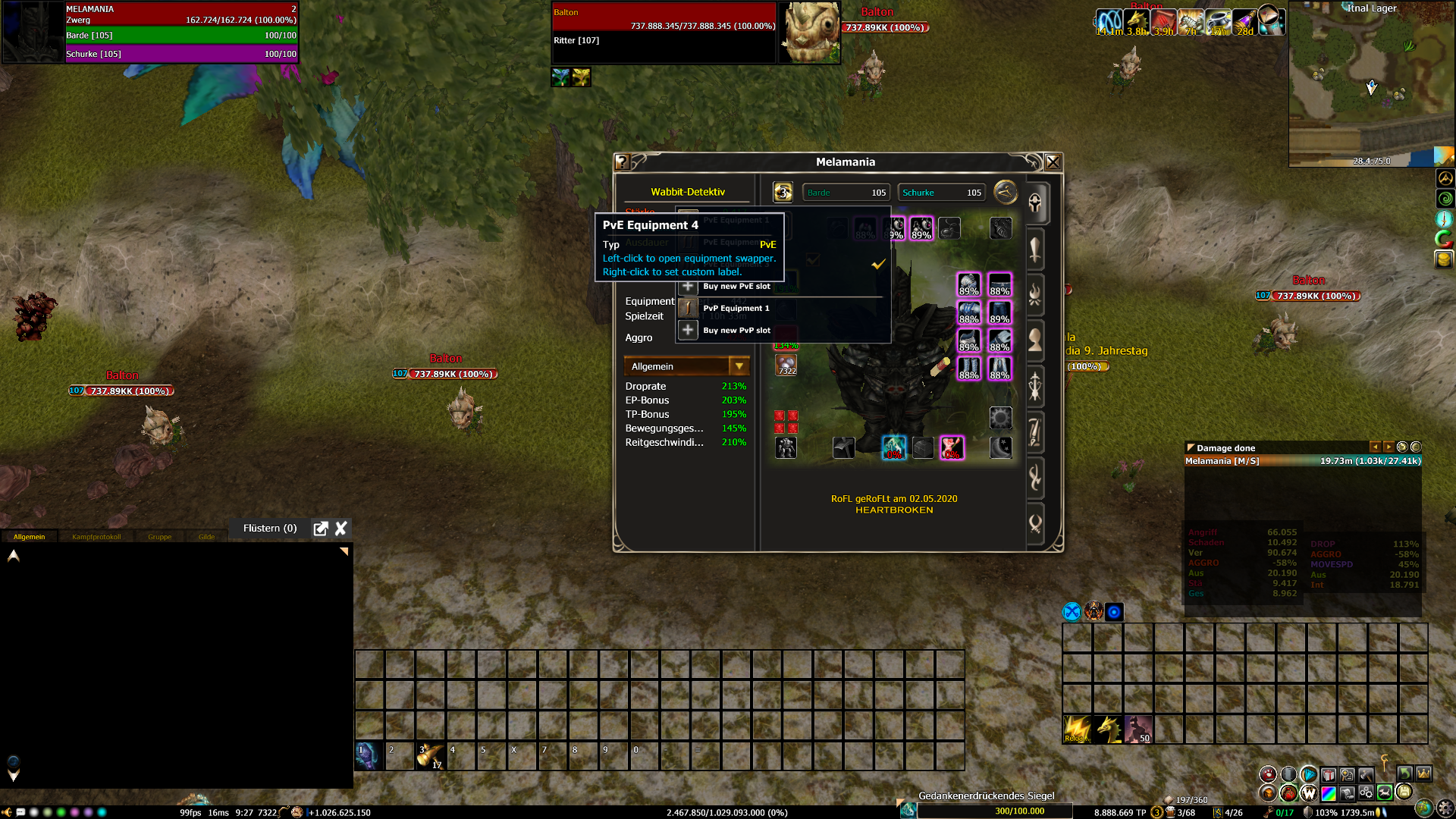
Task: Close the Flüstern whisper panel
Action: coord(341,529)
